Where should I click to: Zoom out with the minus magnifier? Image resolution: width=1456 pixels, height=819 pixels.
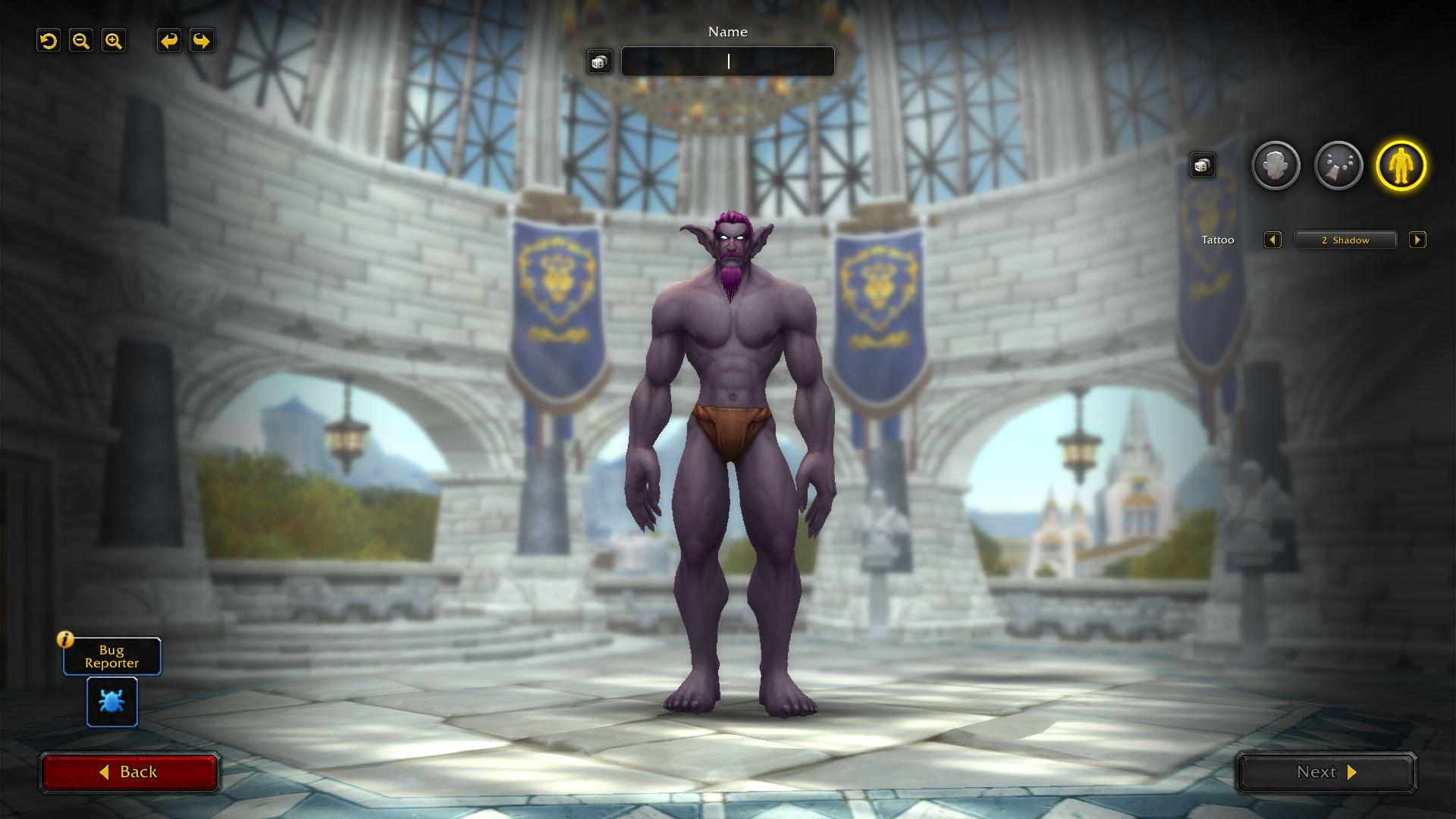[81, 41]
